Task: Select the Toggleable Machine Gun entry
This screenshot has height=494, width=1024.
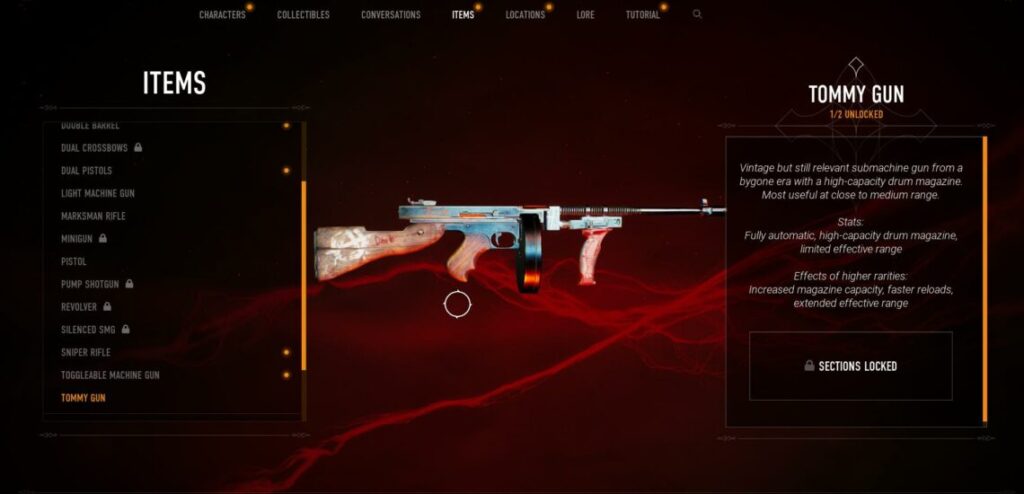Action: click(x=110, y=375)
